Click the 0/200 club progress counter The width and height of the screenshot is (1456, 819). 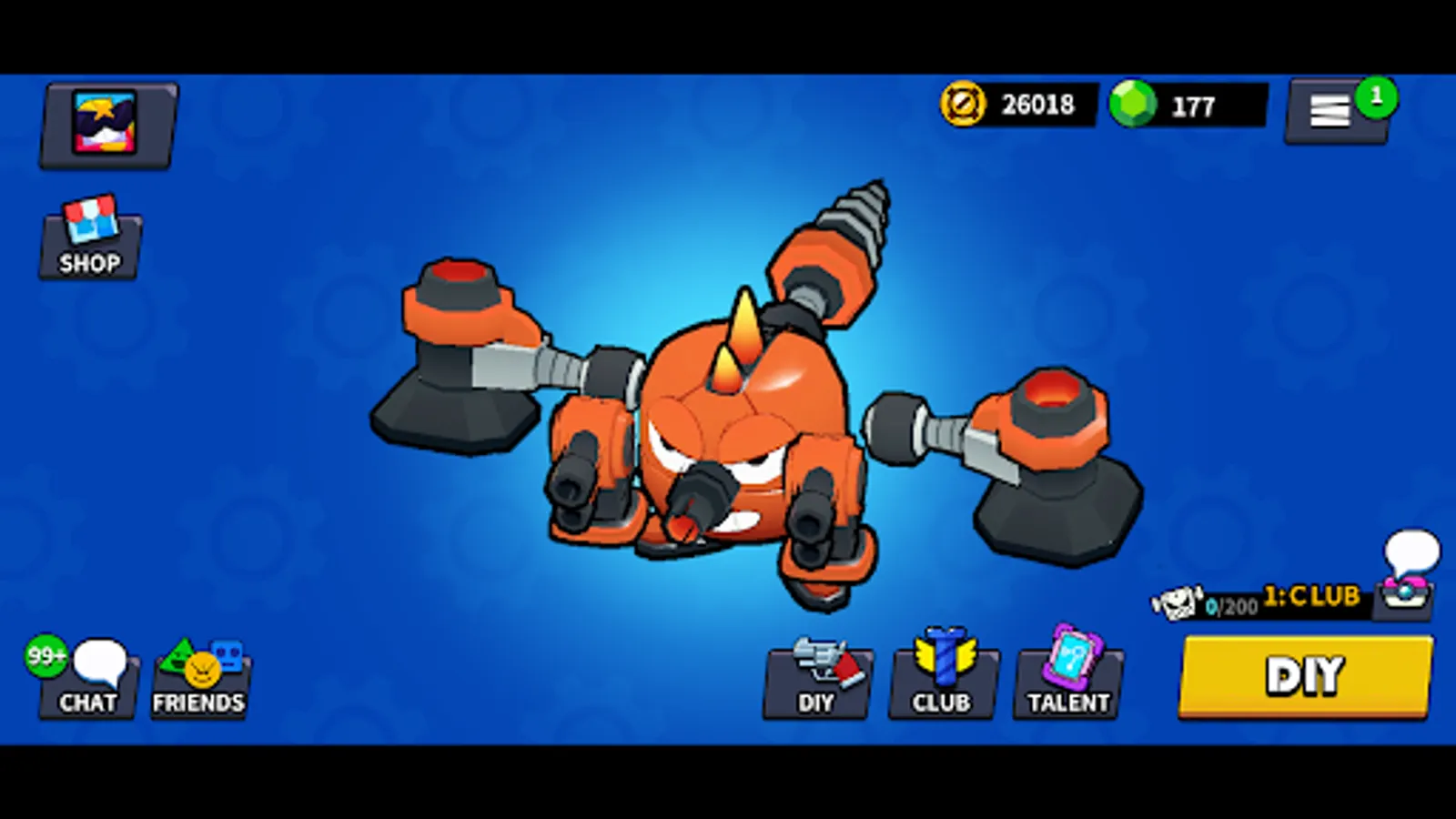(1230, 605)
